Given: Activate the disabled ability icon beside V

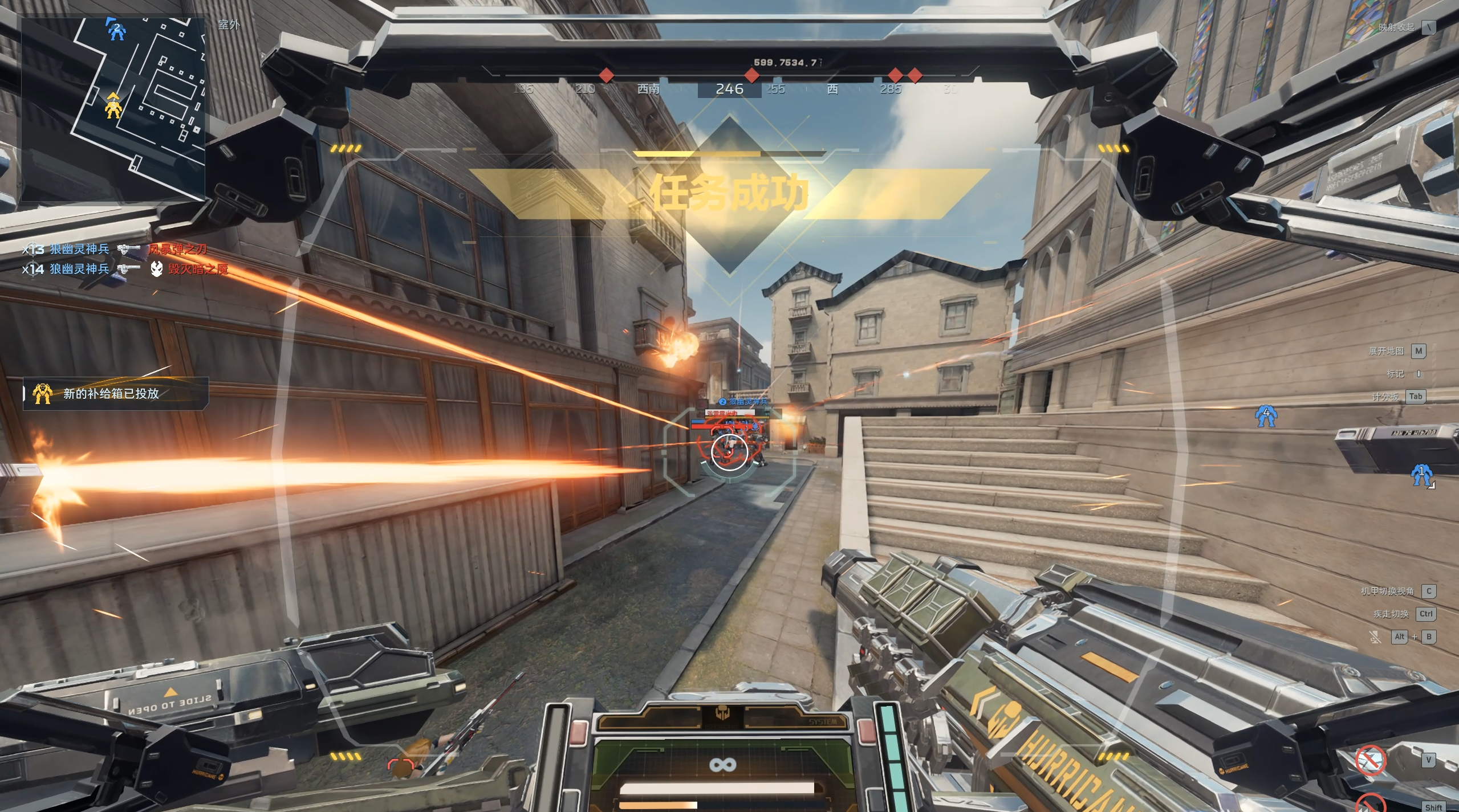Looking at the screenshot, I should pos(1370,760).
